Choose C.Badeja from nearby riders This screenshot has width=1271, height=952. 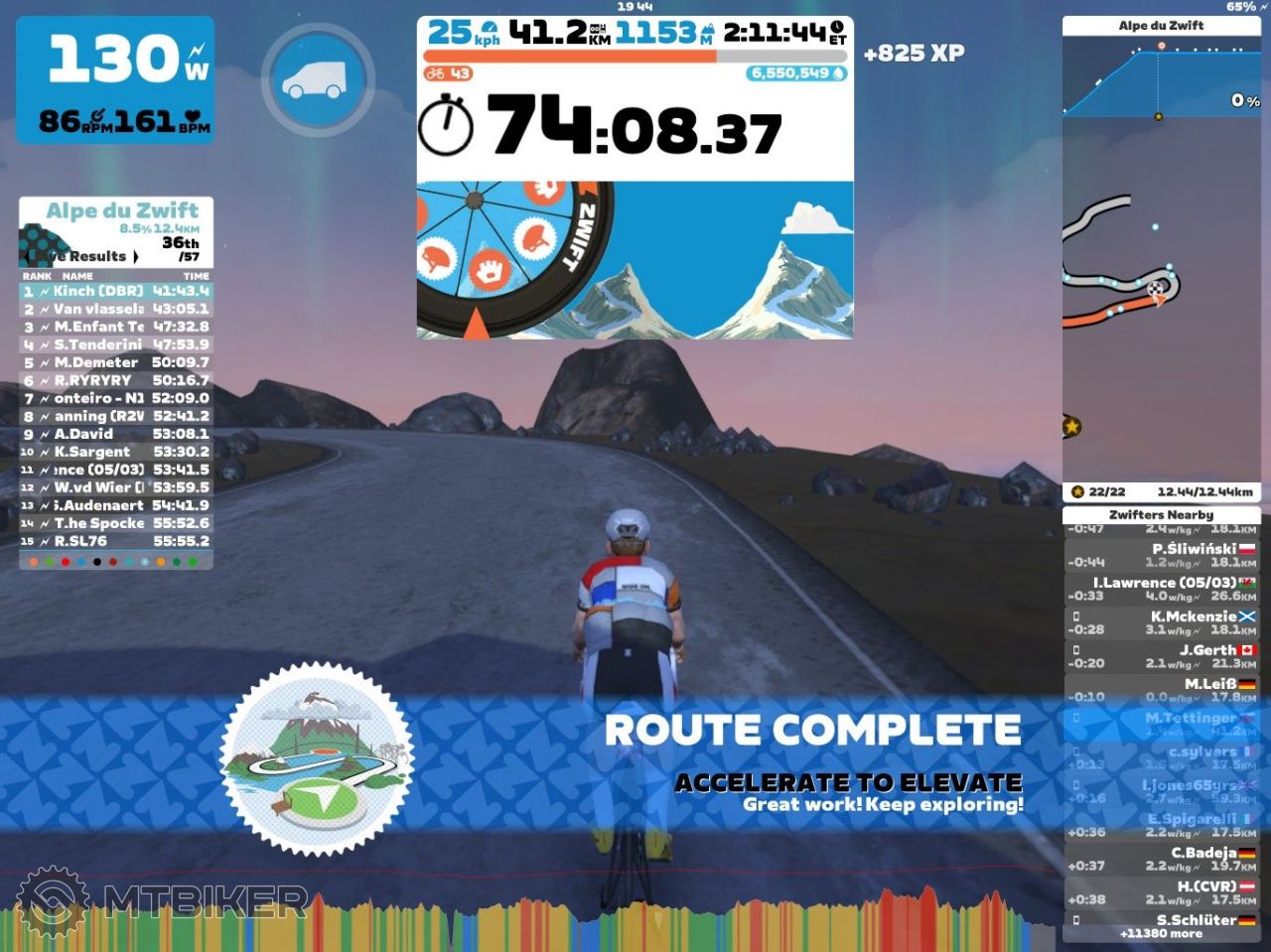point(1161,859)
